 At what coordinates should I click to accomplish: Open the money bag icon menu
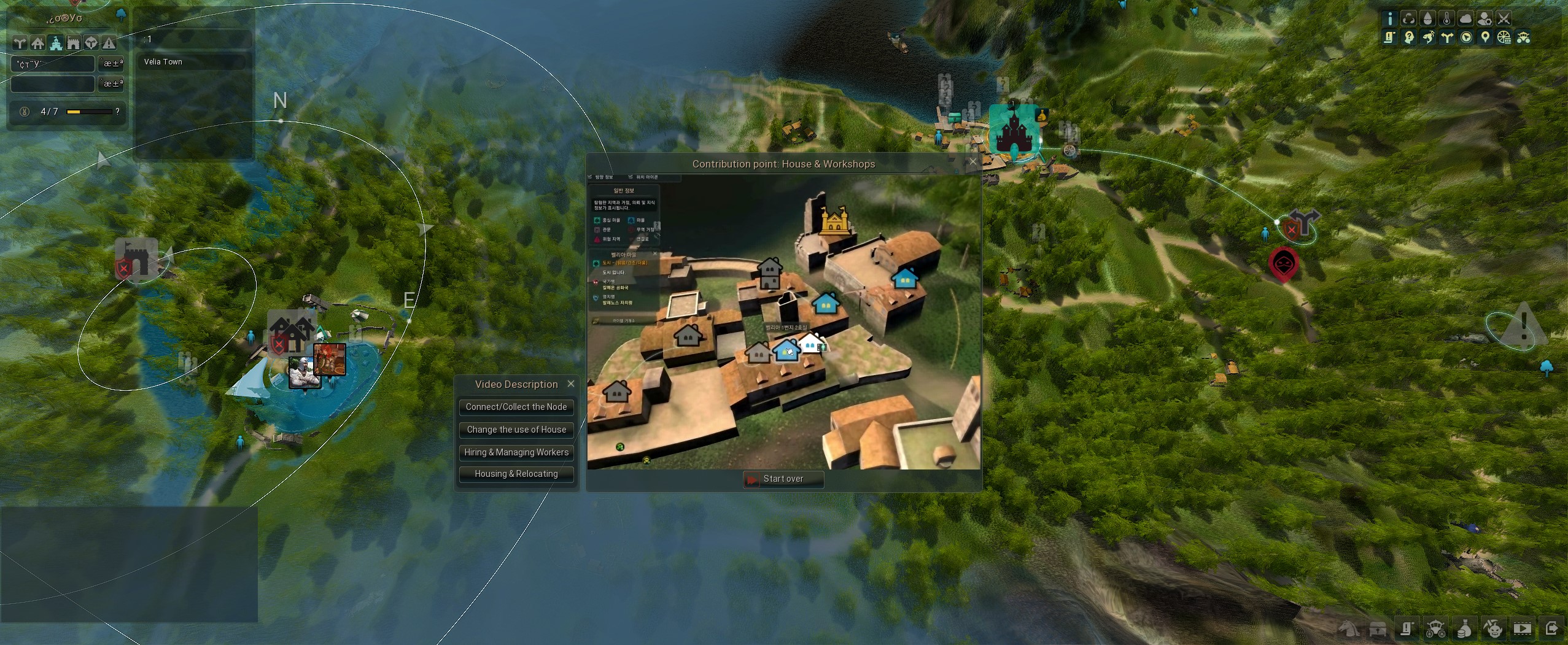[x=1464, y=629]
